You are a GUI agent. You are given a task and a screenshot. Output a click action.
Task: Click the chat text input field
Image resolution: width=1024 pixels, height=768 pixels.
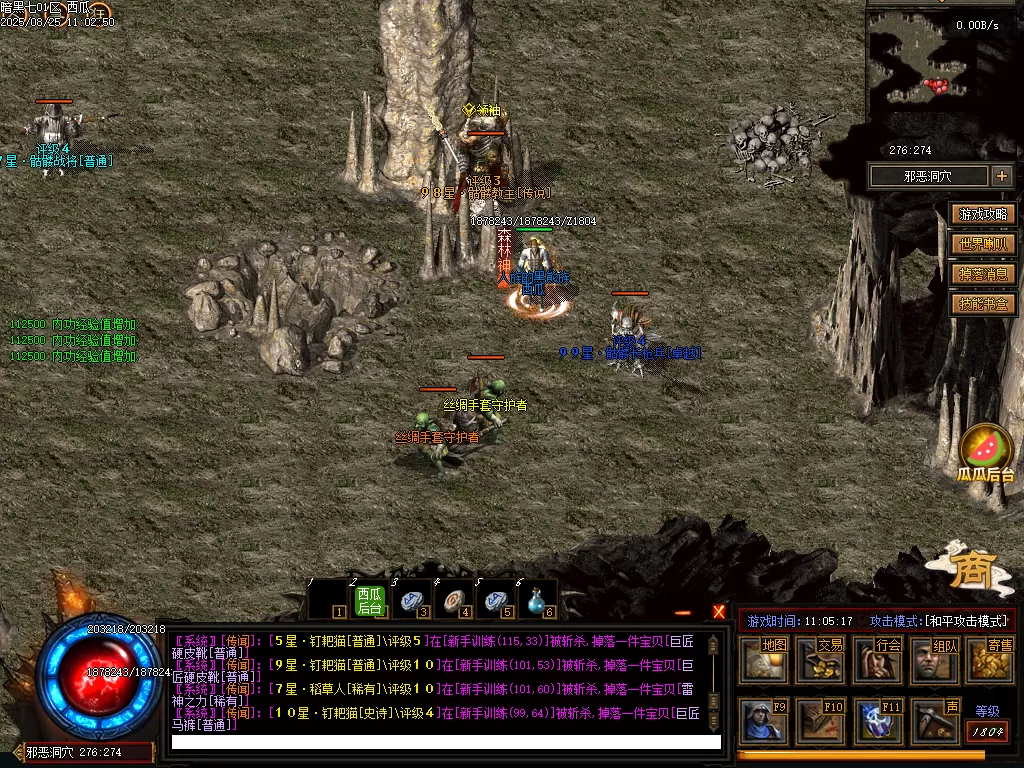click(445, 742)
